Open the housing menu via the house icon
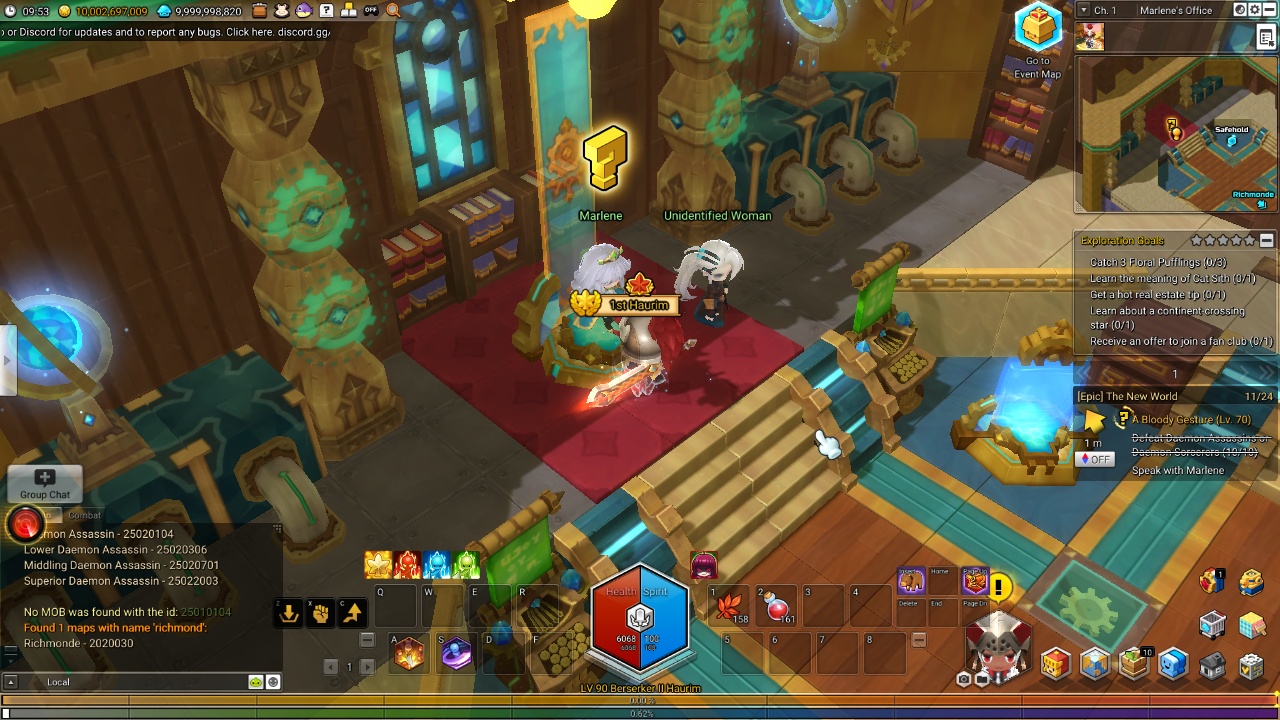This screenshot has height=720, width=1280. pos(1211,664)
